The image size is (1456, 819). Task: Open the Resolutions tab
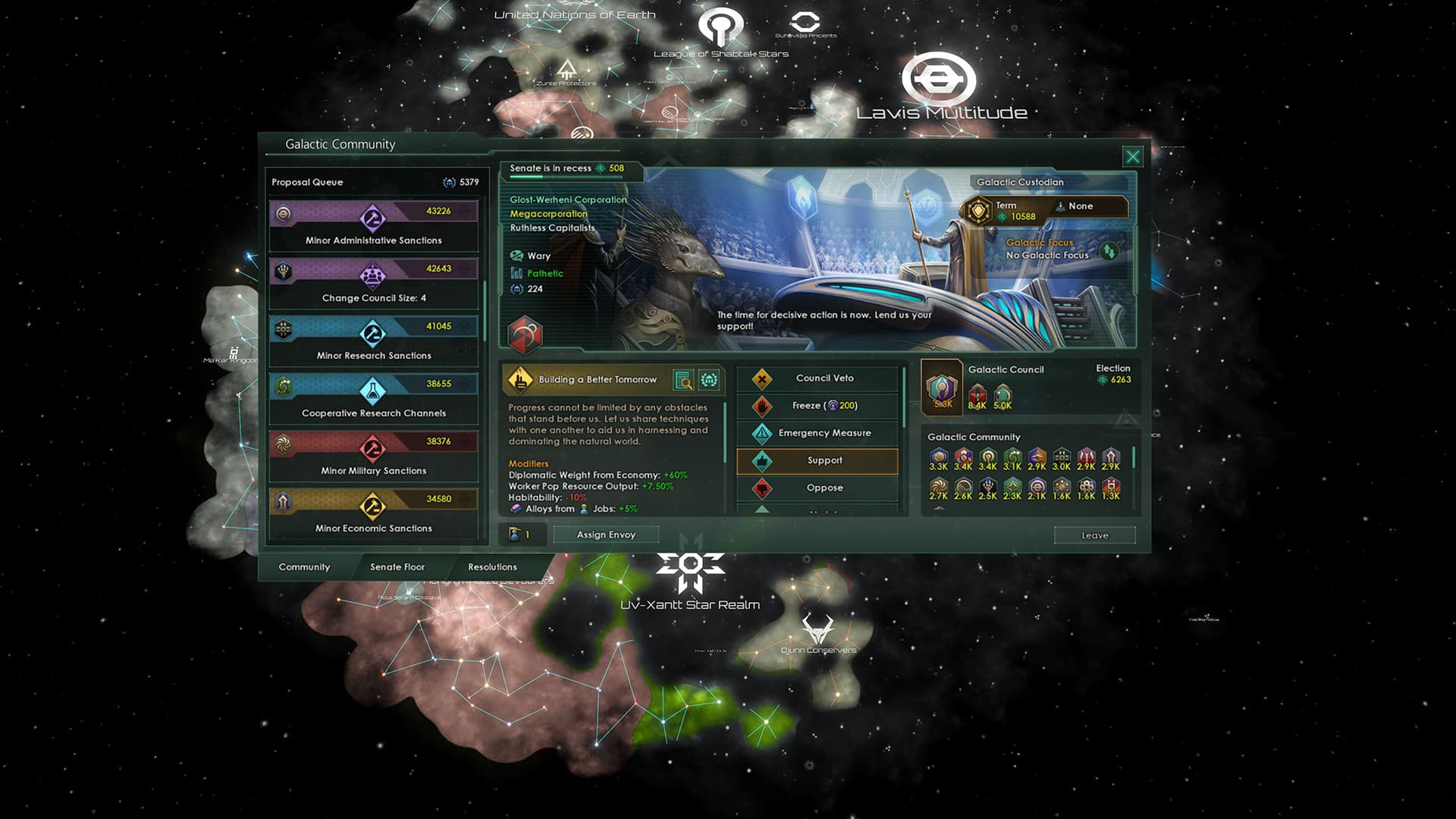pyautogui.click(x=493, y=566)
